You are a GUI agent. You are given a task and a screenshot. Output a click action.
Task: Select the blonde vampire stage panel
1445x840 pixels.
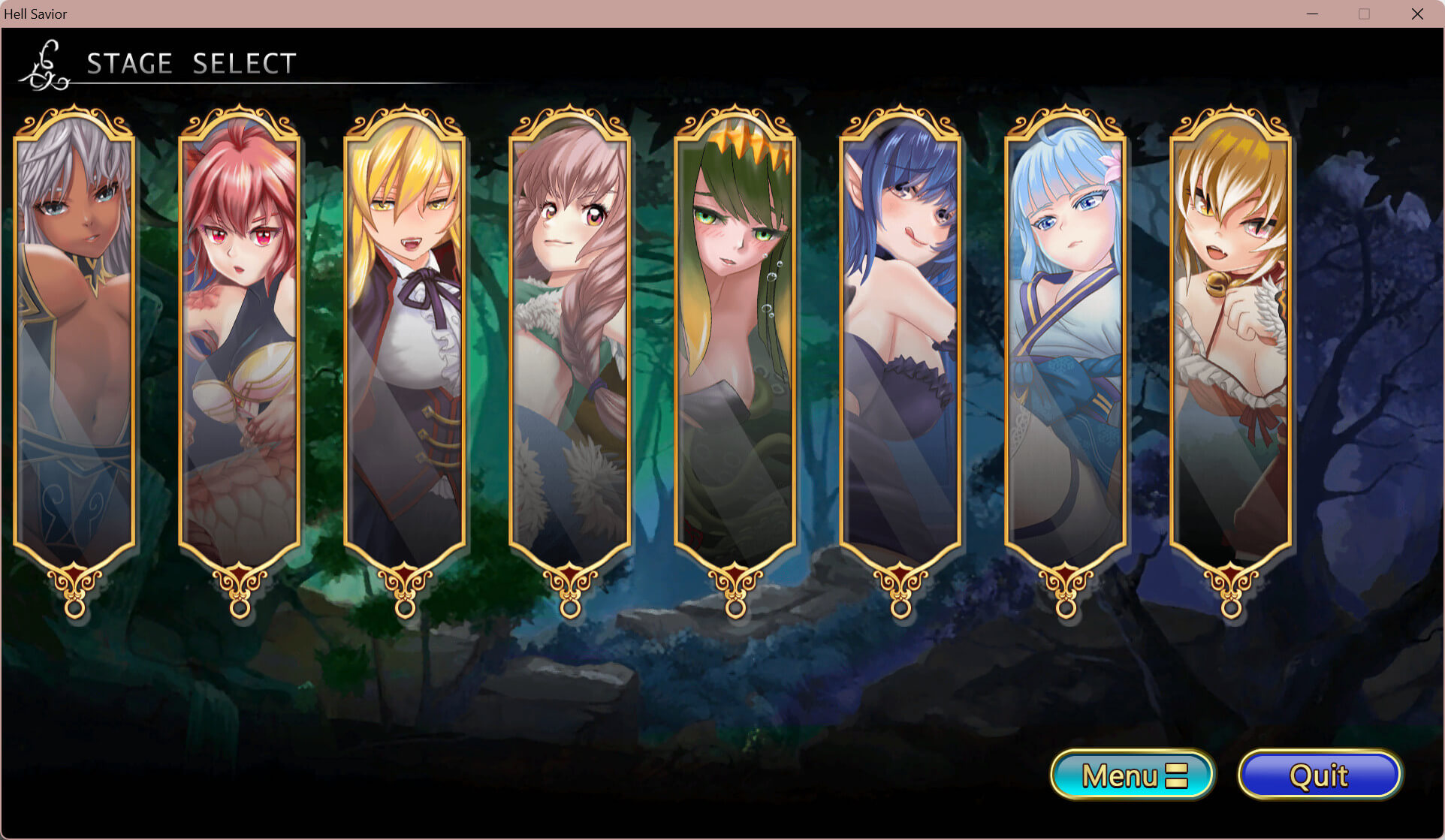point(405,338)
